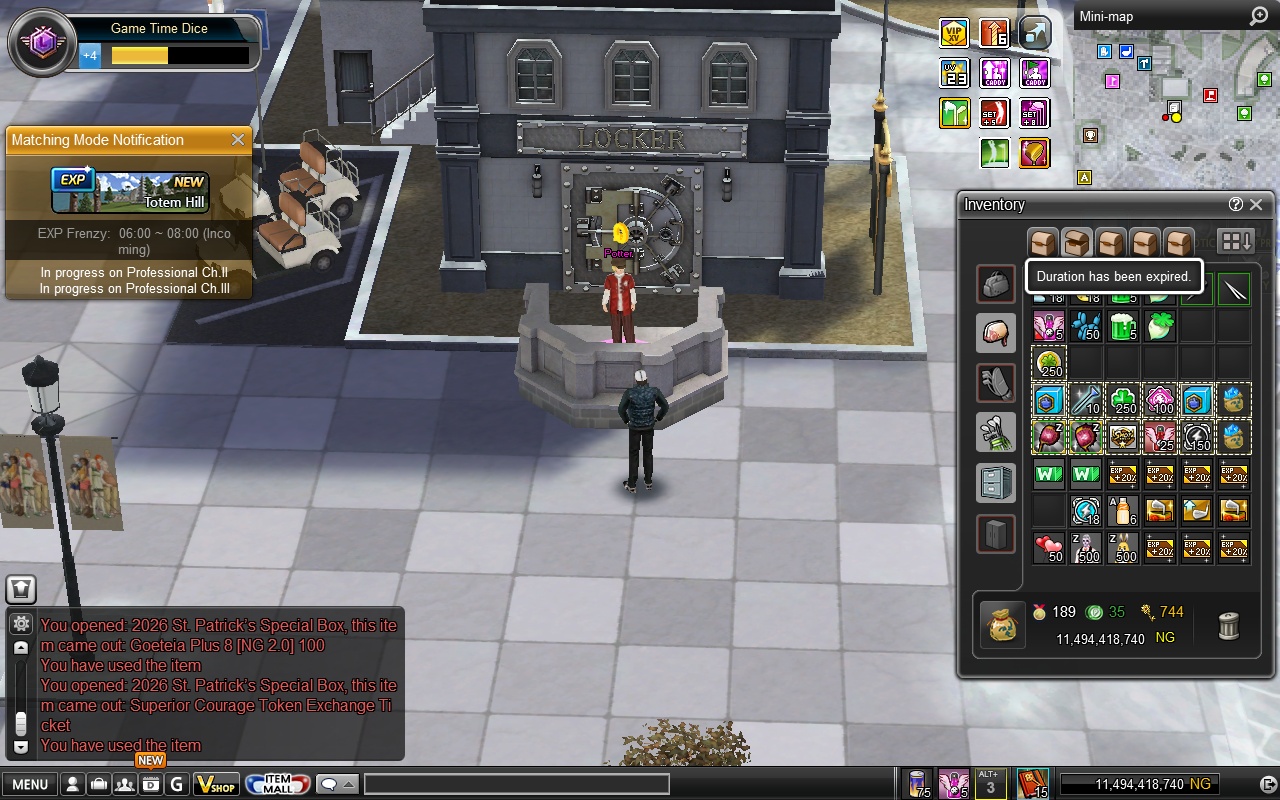Image resolution: width=1280 pixels, height=800 pixels.
Task: Switch to the golf bag category tab
Action: 996,432
